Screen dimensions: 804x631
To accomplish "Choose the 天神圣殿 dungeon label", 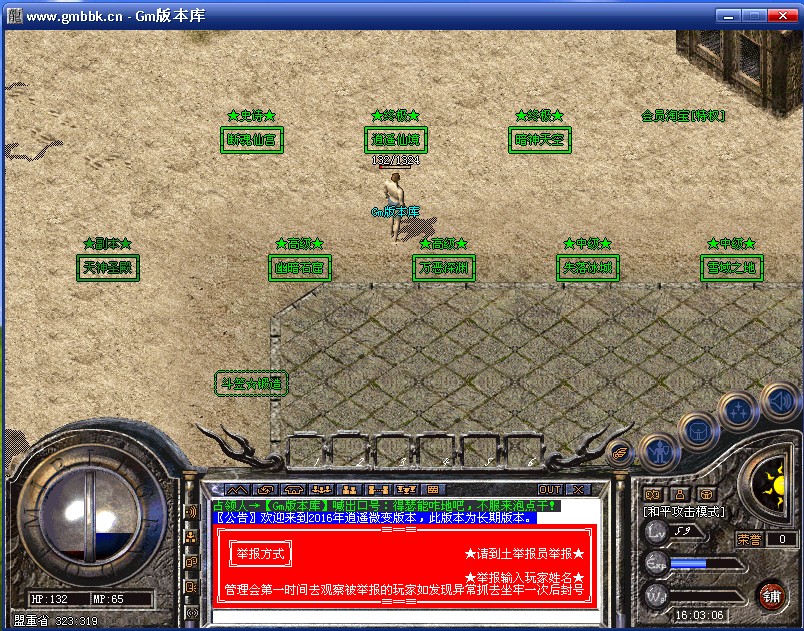I will [x=108, y=267].
